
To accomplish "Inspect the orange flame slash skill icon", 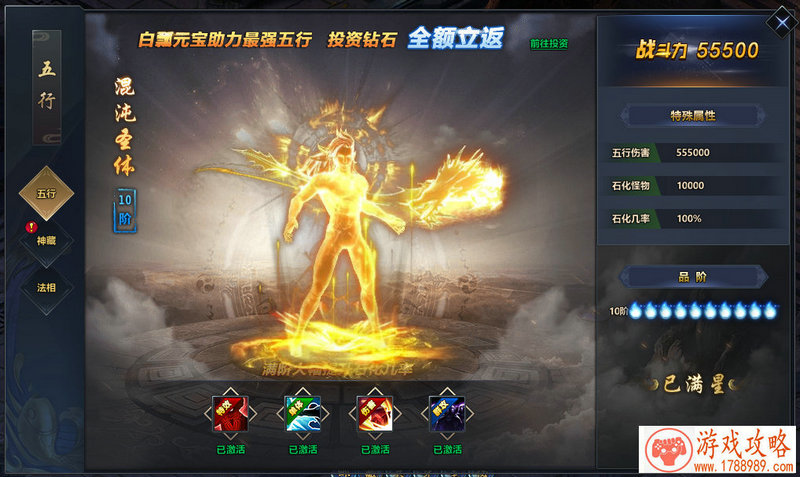I will pos(373,413).
